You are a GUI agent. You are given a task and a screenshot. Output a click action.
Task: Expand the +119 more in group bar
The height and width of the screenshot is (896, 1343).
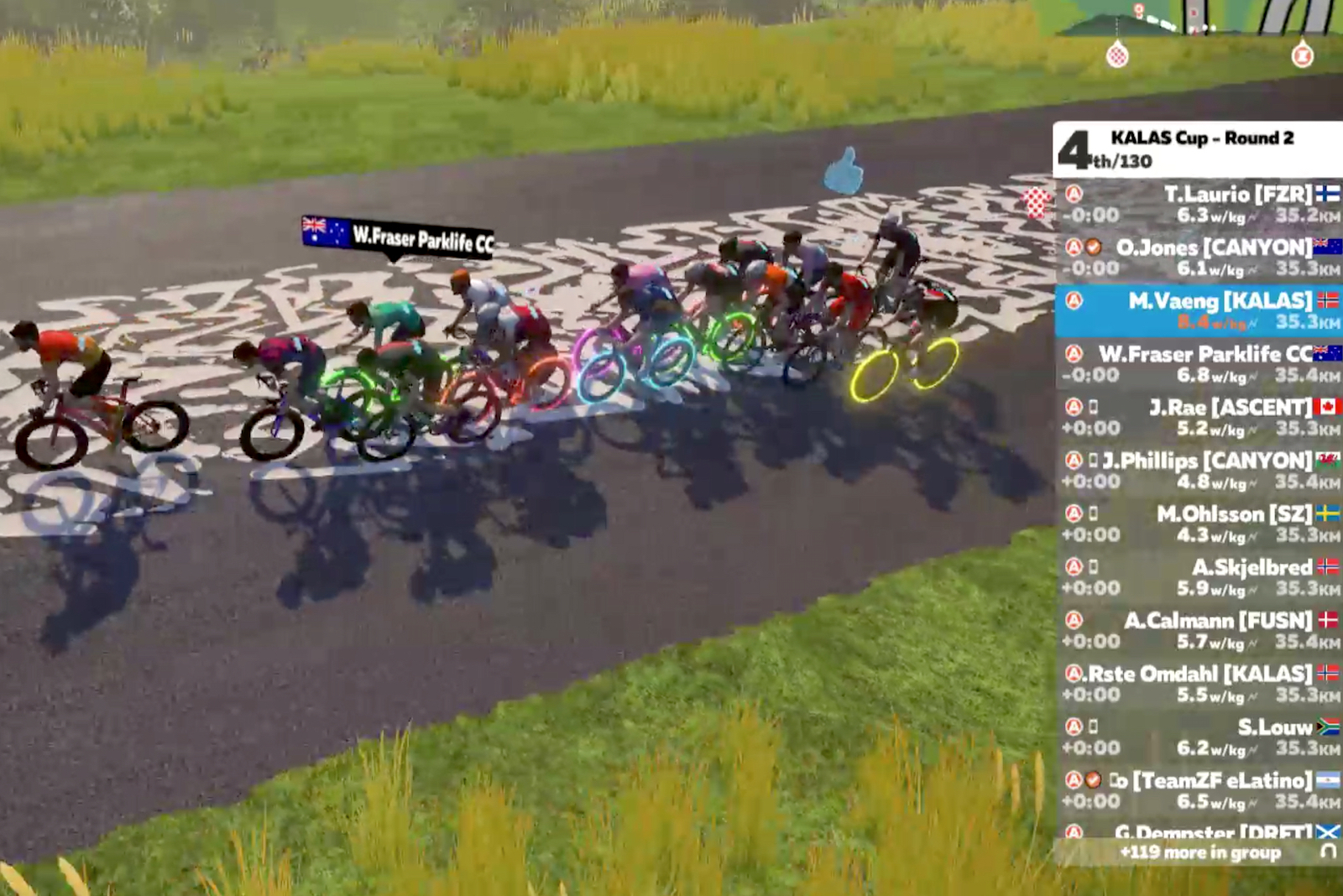tap(1199, 852)
